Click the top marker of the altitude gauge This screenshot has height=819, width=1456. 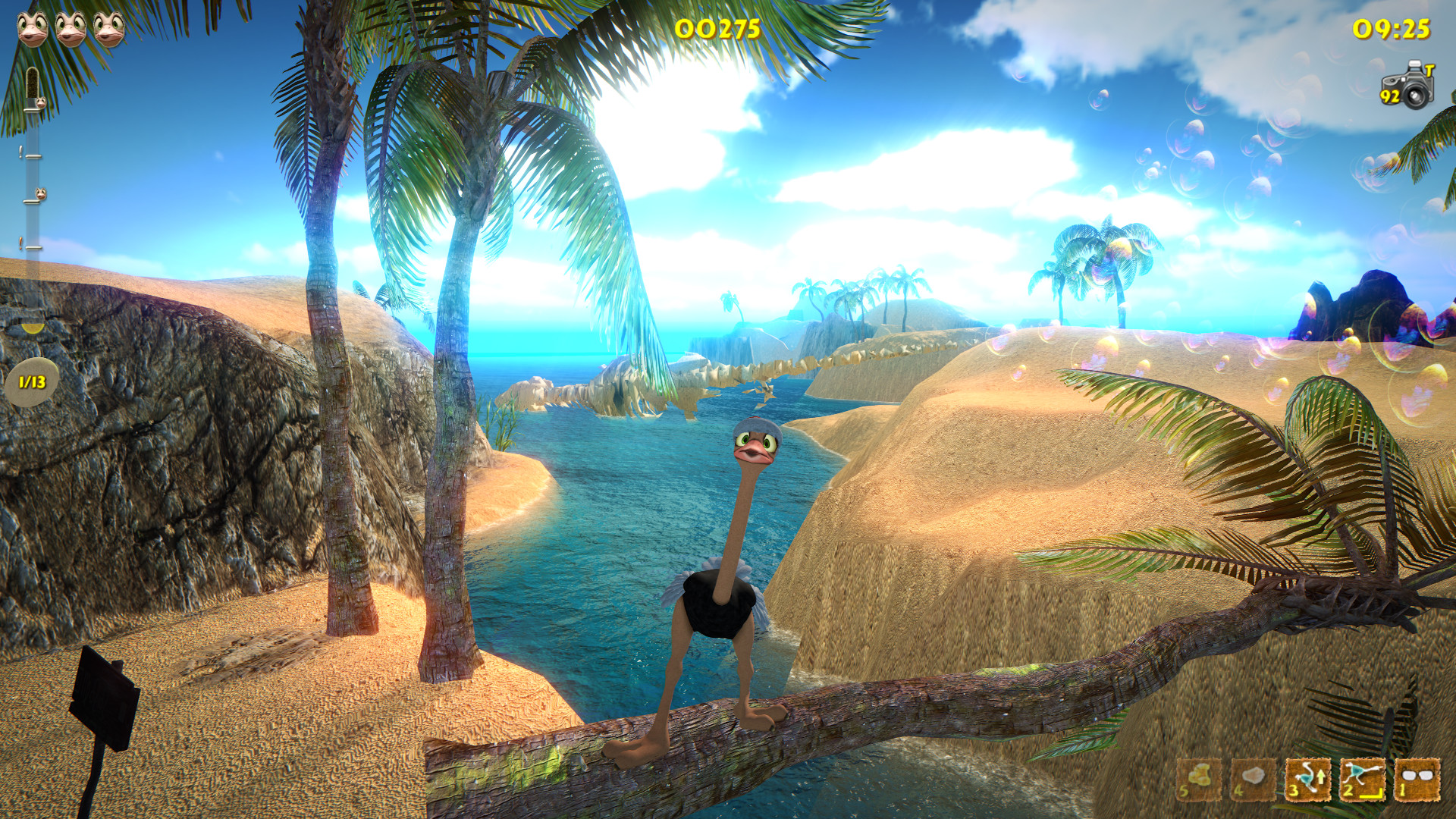[33, 83]
